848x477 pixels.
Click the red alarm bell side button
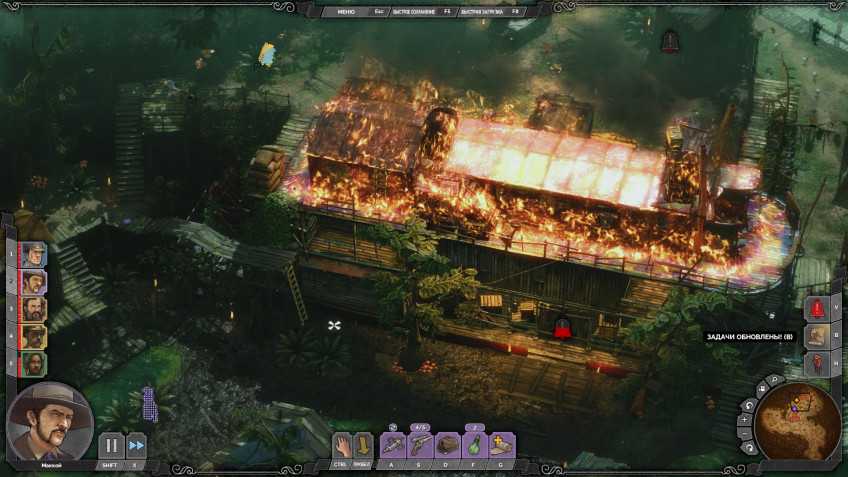point(817,309)
